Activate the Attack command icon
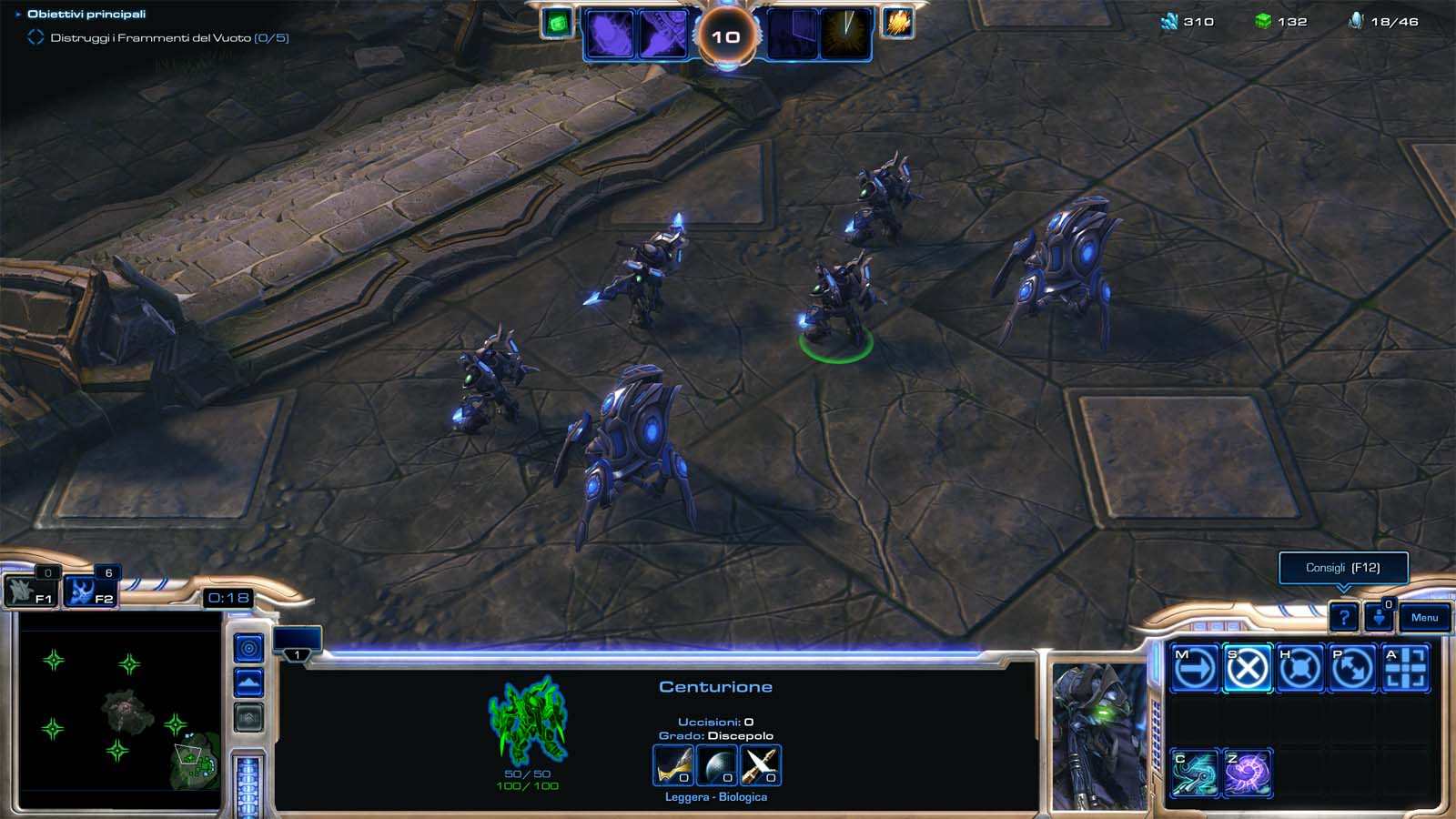Image resolution: width=1456 pixels, height=819 pixels. 1405,669
